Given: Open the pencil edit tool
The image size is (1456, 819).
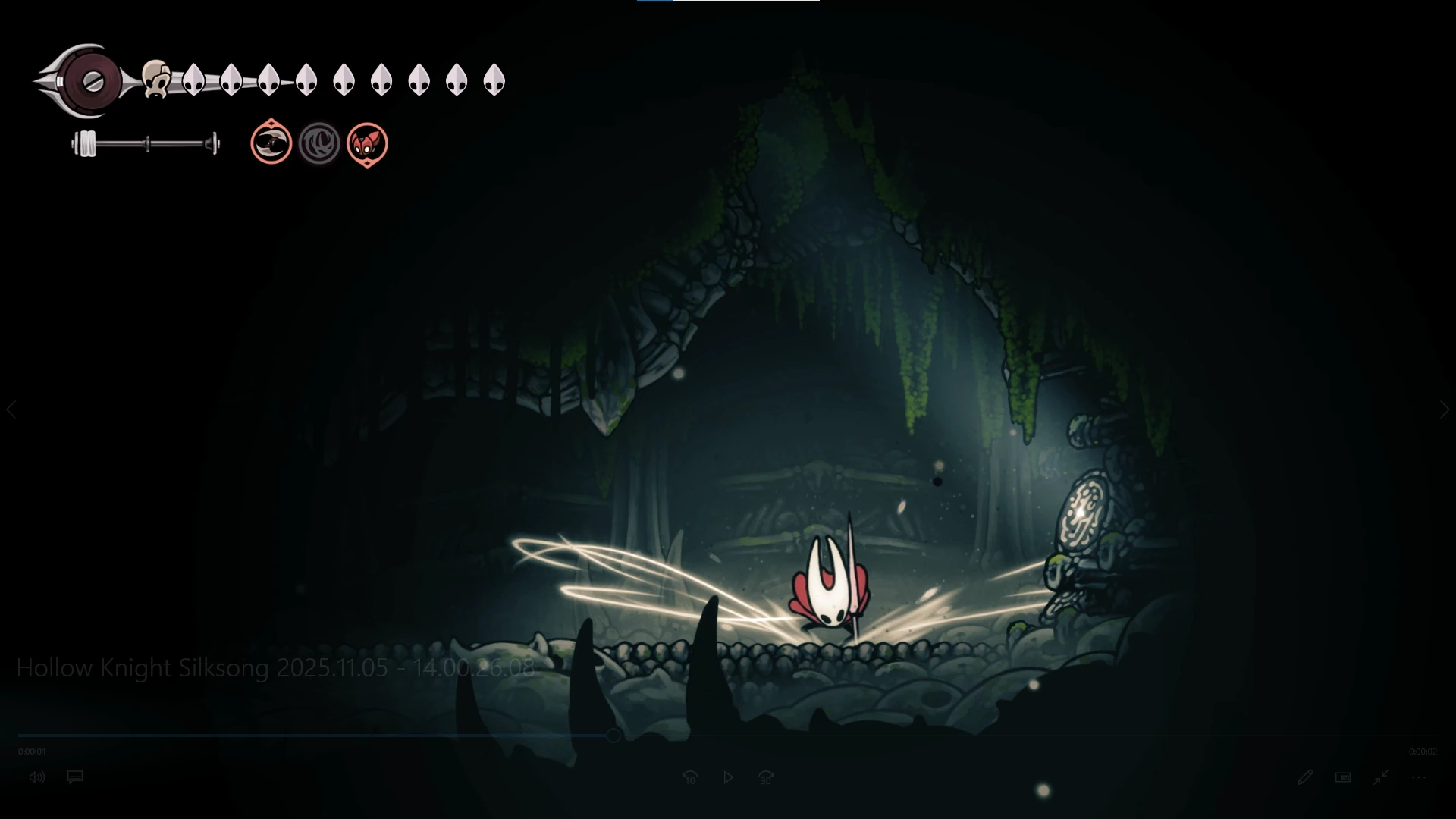Looking at the screenshot, I should 1304,777.
